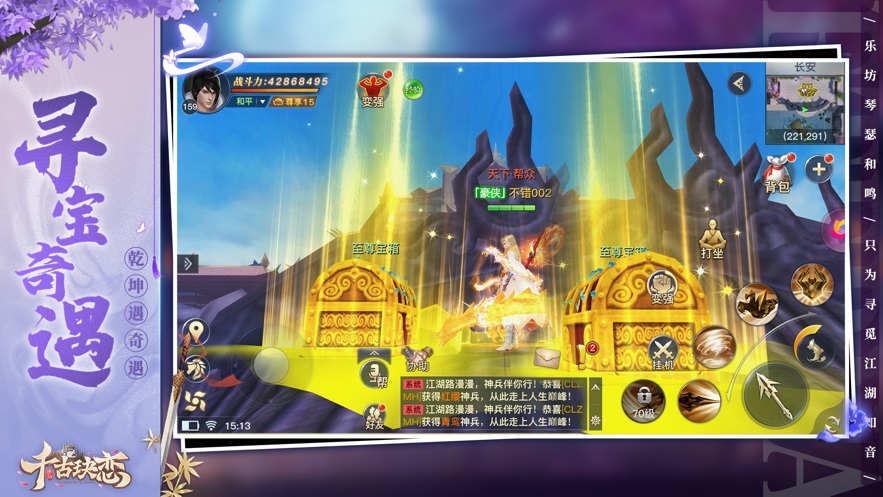Collapse the top menu with the arrow button
Image resolution: width=883 pixels, height=497 pixels.
[739, 83]
